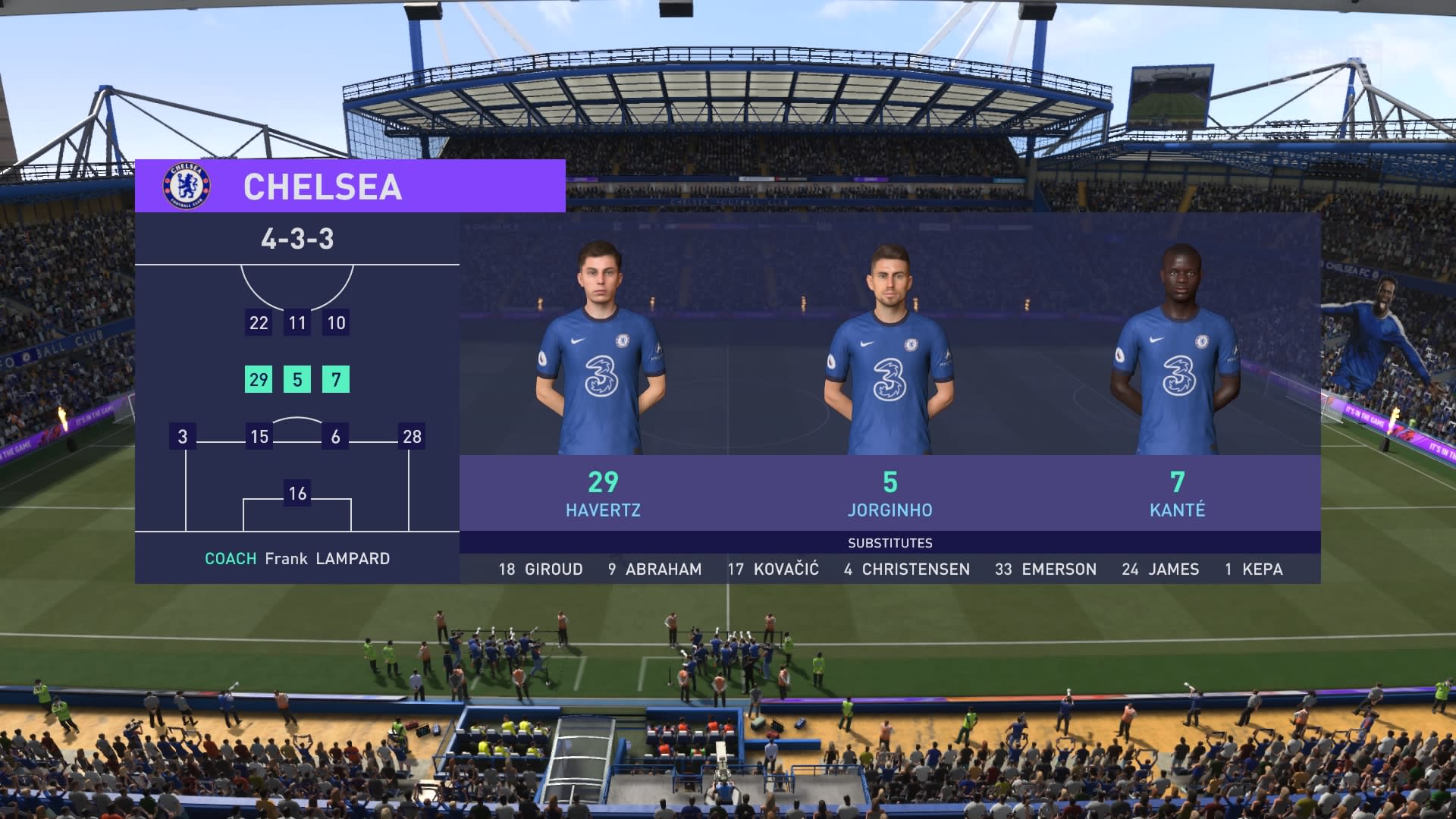The image size is (1456, 819).
Task: Select the number 11 striker tile
Action: (297, 322)
